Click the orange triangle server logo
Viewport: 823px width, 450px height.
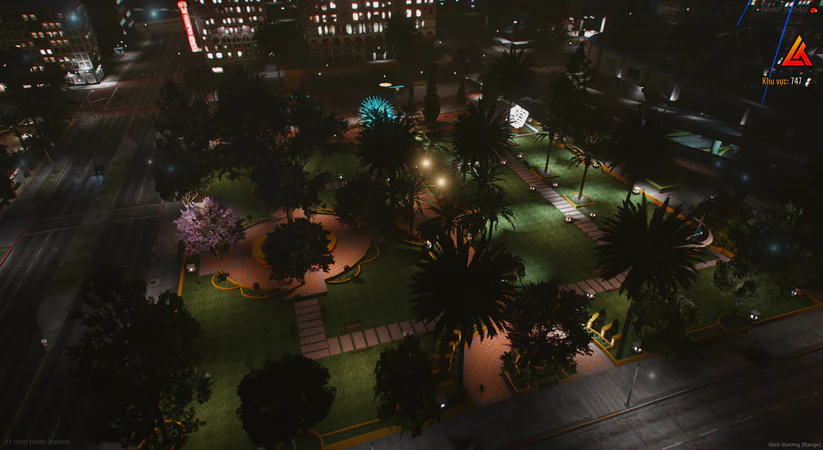(796, 52)
